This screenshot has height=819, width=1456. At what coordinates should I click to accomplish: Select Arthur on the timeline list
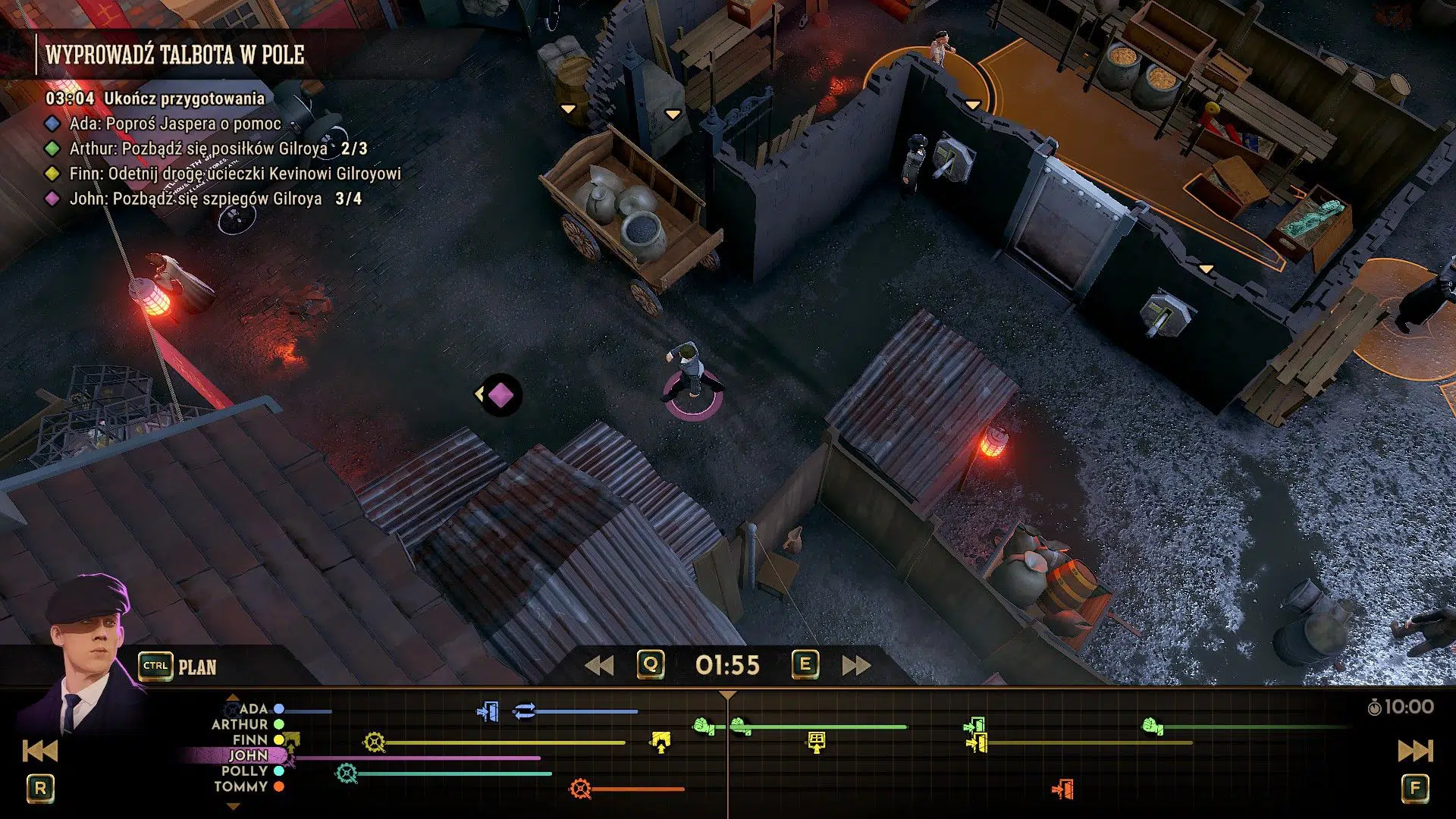[240, 724]
